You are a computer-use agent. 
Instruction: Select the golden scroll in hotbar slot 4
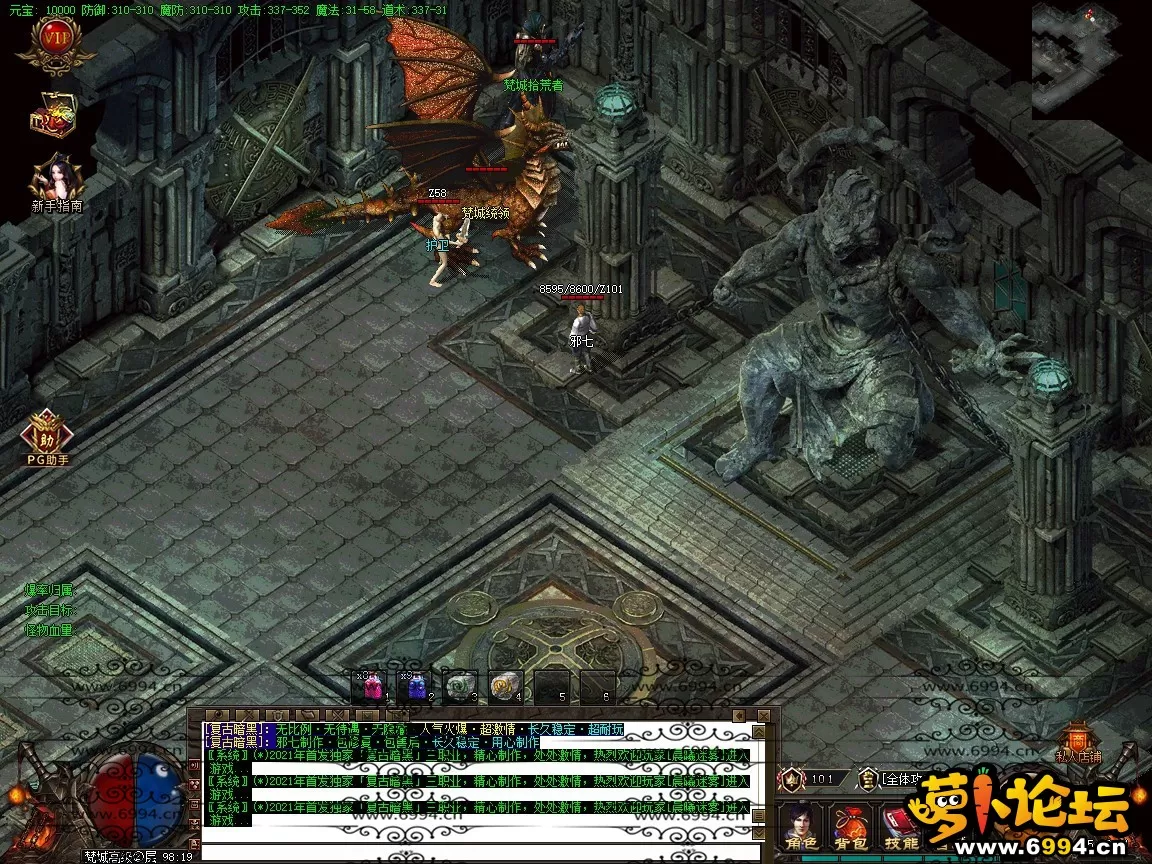click(506, 686)
